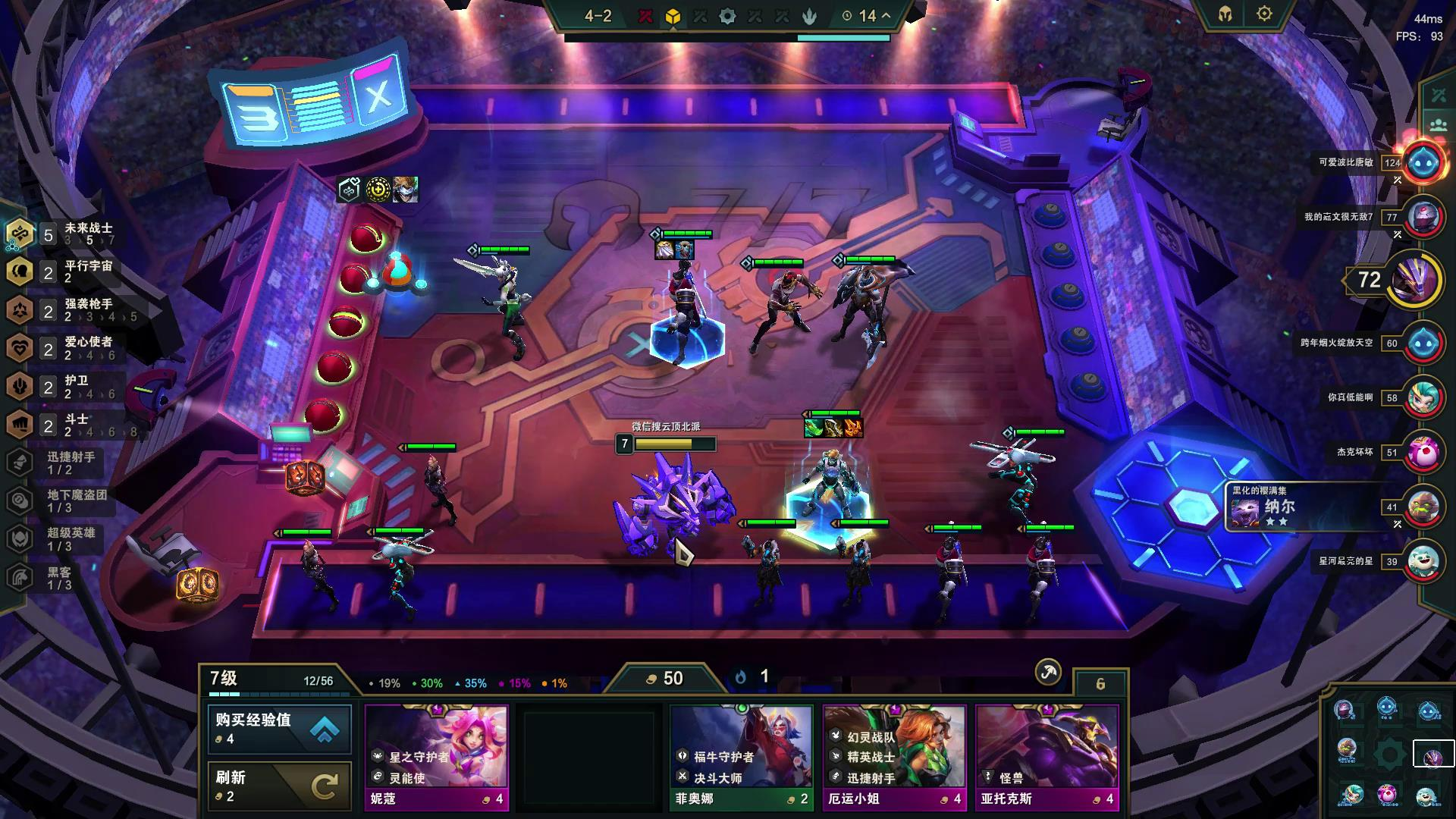Open the settings gear icon

[1264, 14]
